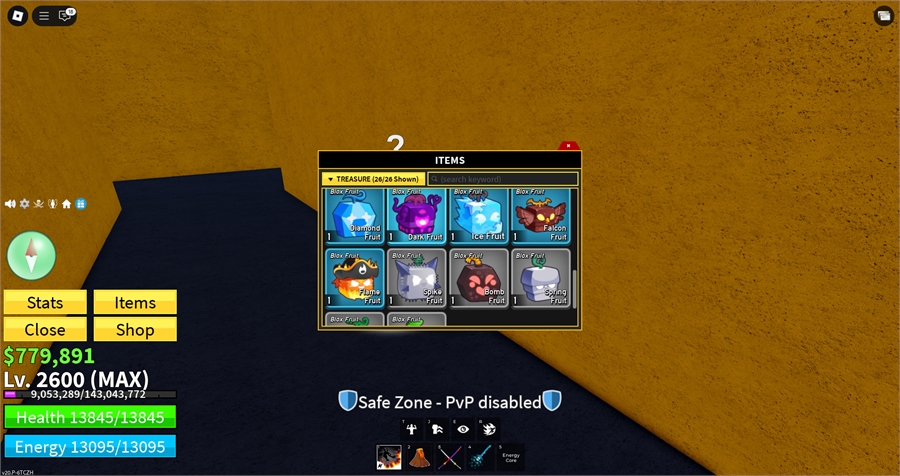Click the yellow Items button
The height and width of the screenshot is (476, 900).
click(x=135, y=303)
